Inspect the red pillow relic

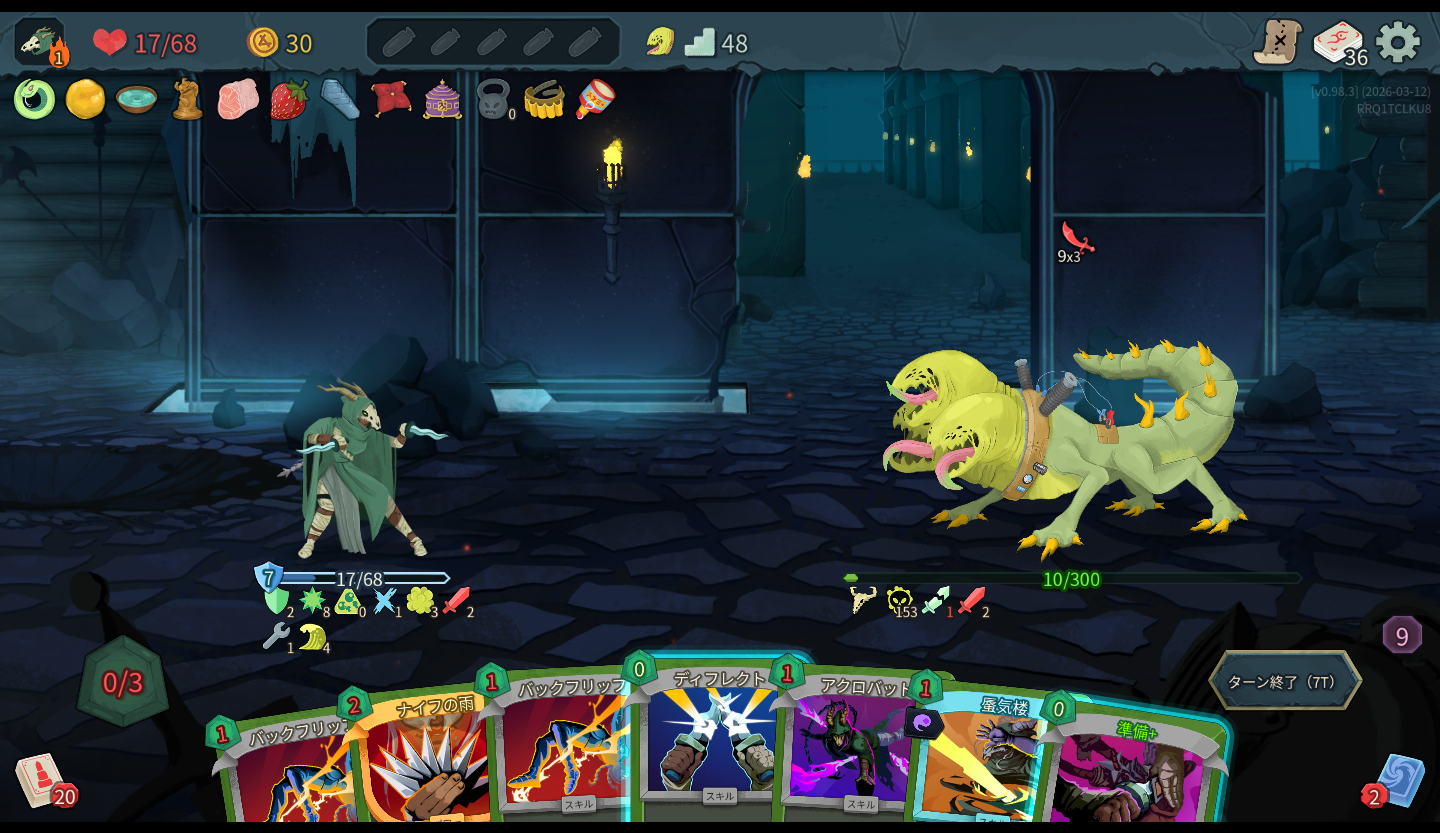click(391, 100)
